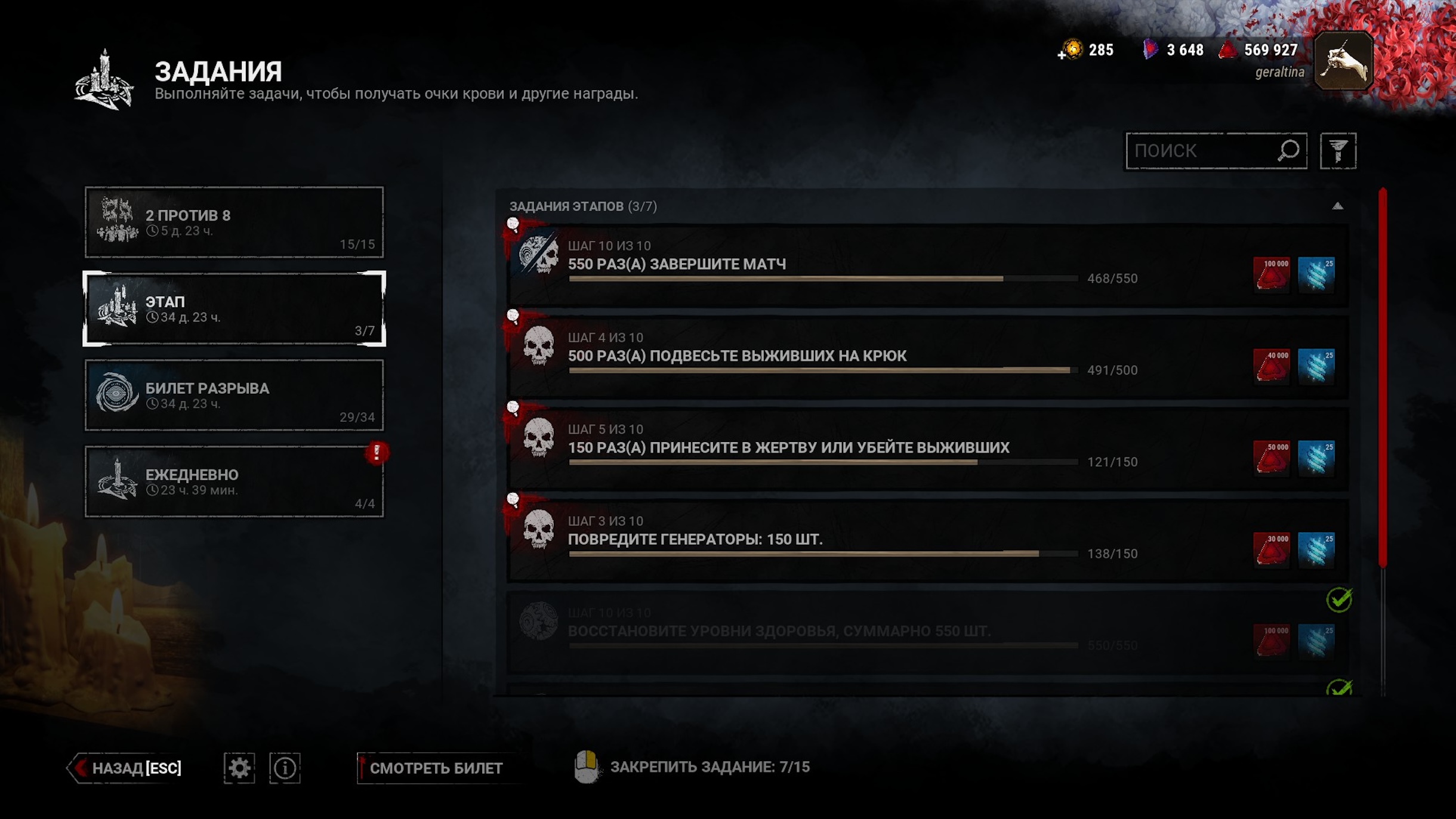Open the Ежедневно daily quests

pos(234,481)
